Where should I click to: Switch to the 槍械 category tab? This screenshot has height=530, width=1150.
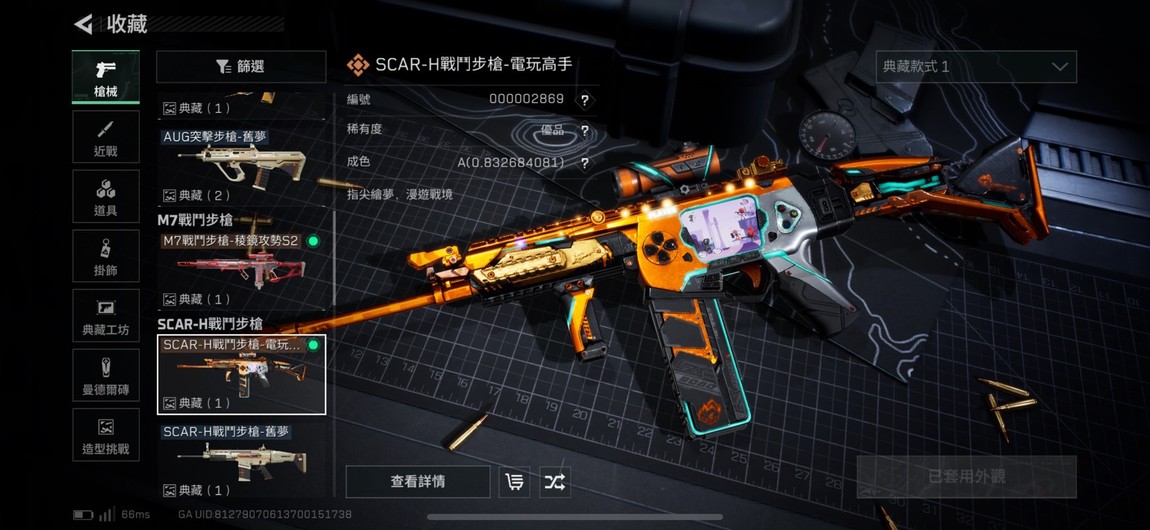click(x=105, y=77)
